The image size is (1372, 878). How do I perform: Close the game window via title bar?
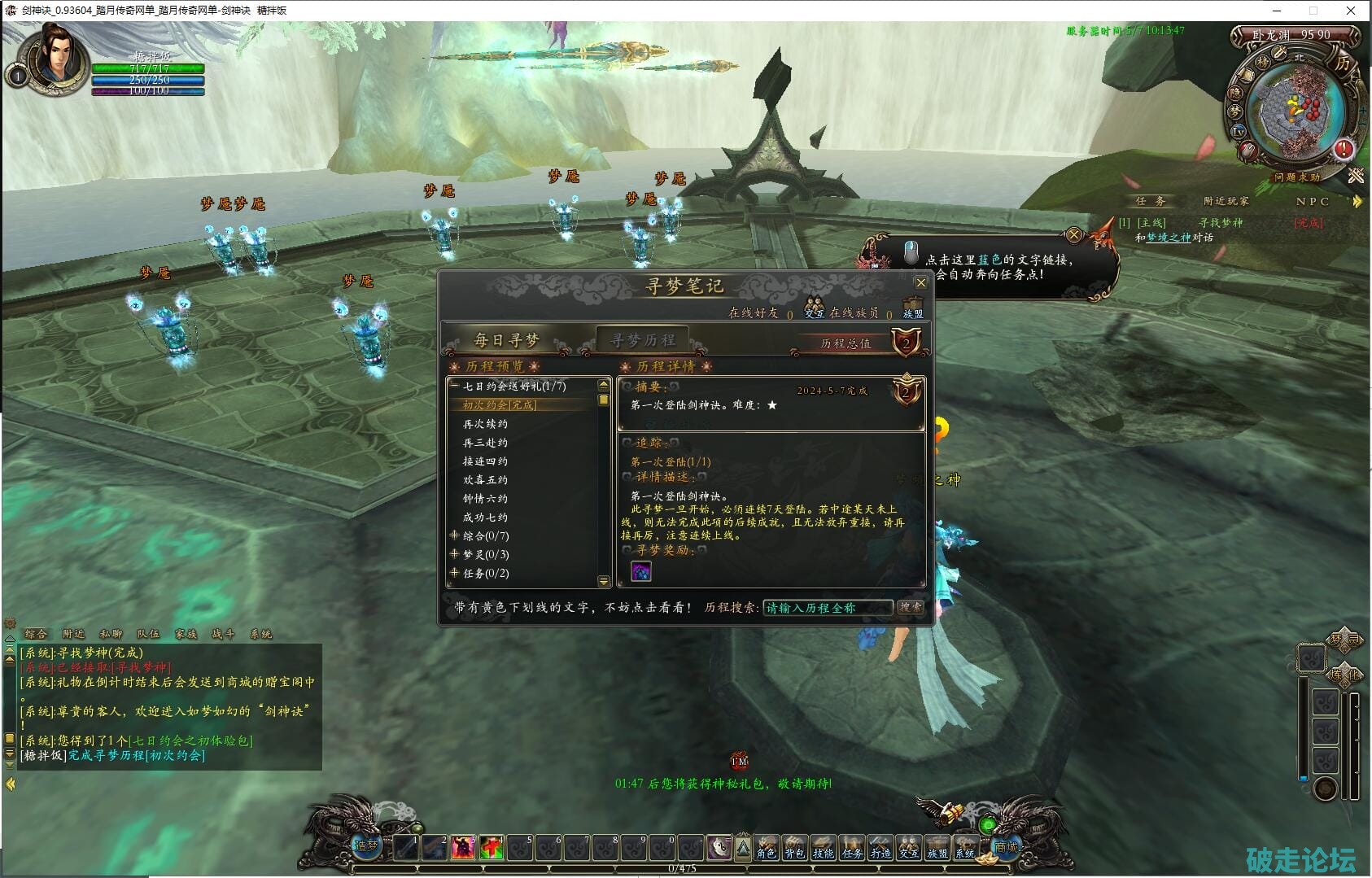[x=1351, y=11]
